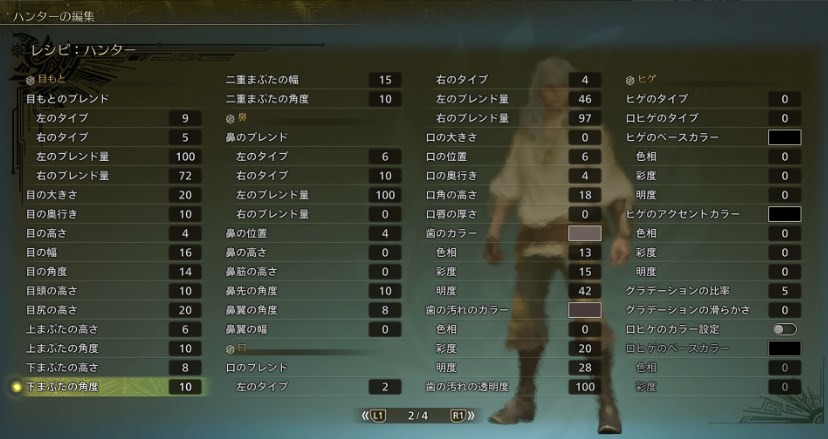
Task: Toggle the 口ヒゲのカラー設定 switch
Action: pos(784,329)
